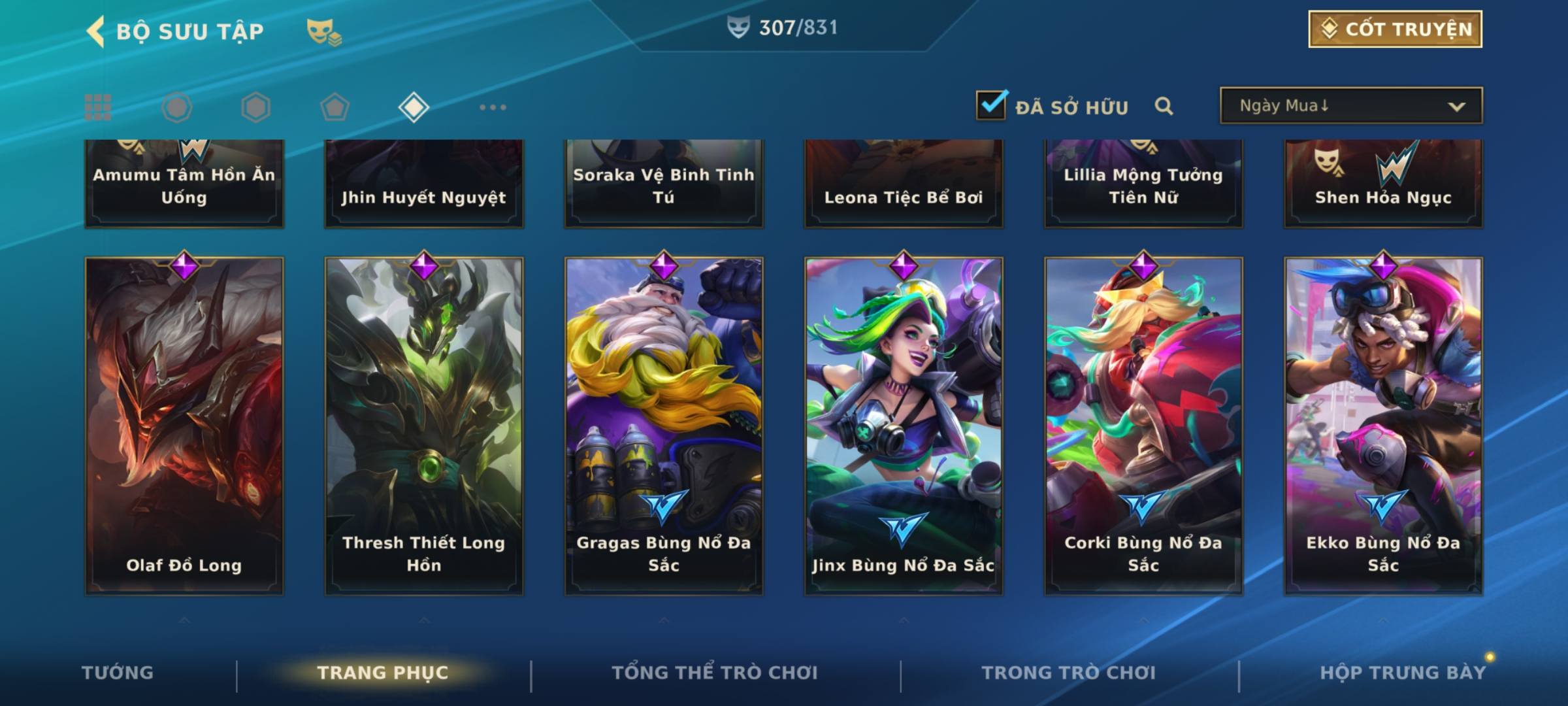This screenshot has width=1568, height=706.
Task: Choose the diamond rarity filter
Action: point(414,107)
